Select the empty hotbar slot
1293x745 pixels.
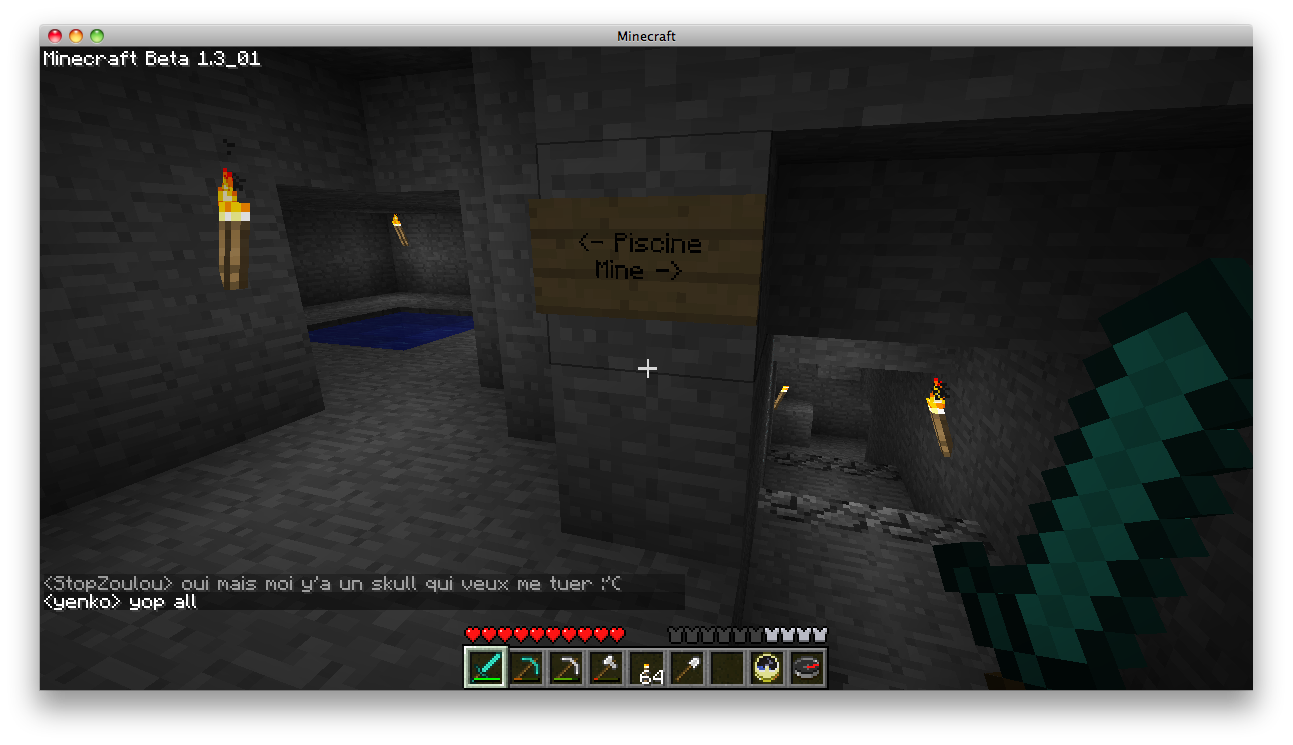click(x=727, y=667)
